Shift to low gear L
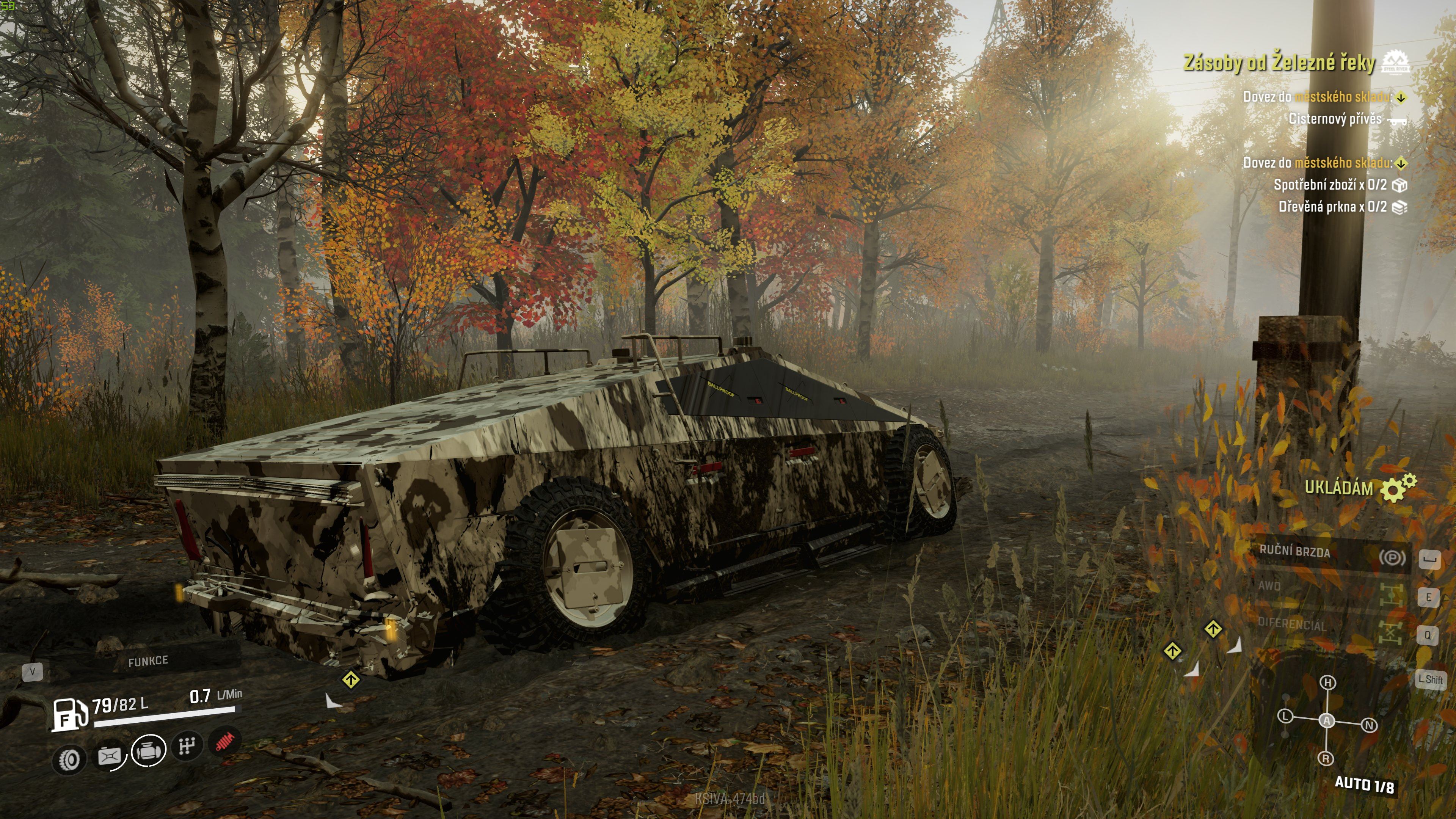Viewport: 1456px width, 819px height. [1285, 716]
